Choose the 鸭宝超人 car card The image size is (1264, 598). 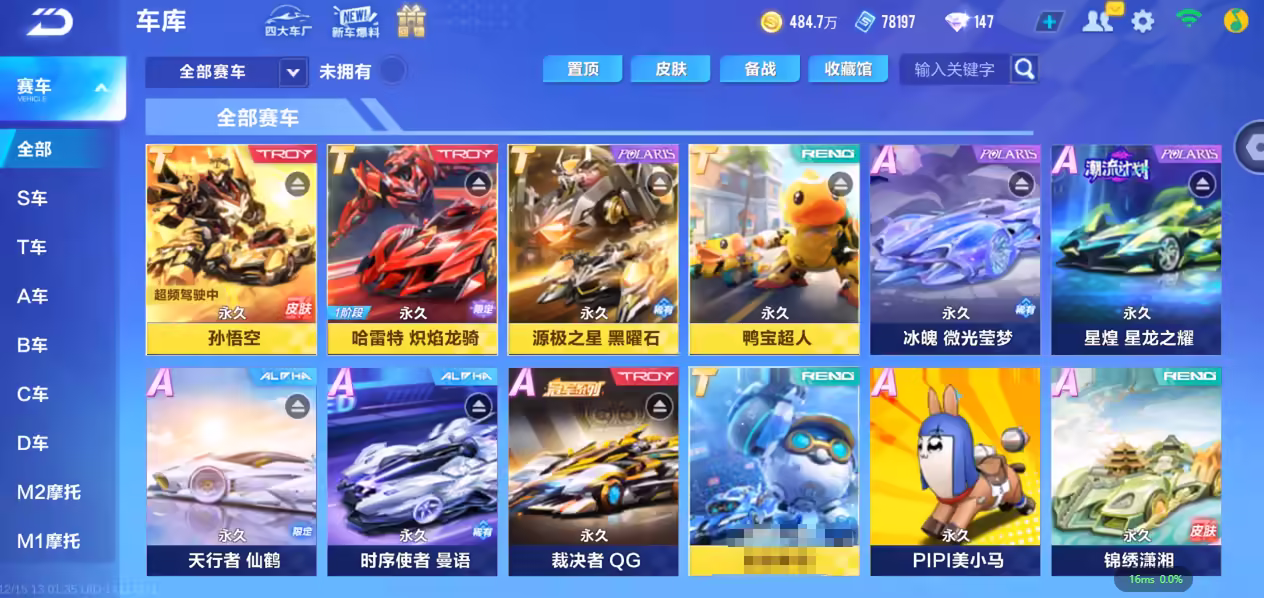click(773, 249)
